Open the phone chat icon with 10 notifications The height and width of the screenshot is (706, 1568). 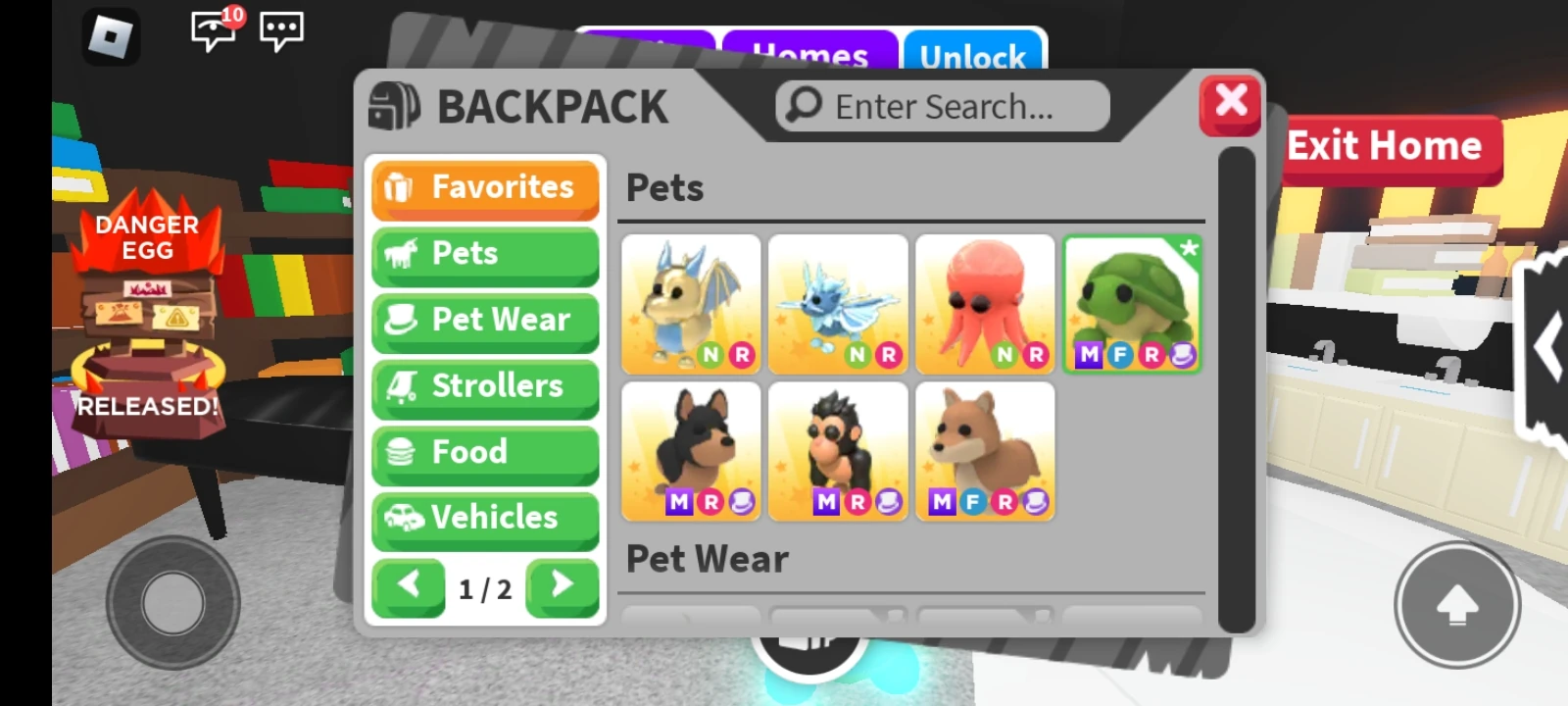point(214,30)
